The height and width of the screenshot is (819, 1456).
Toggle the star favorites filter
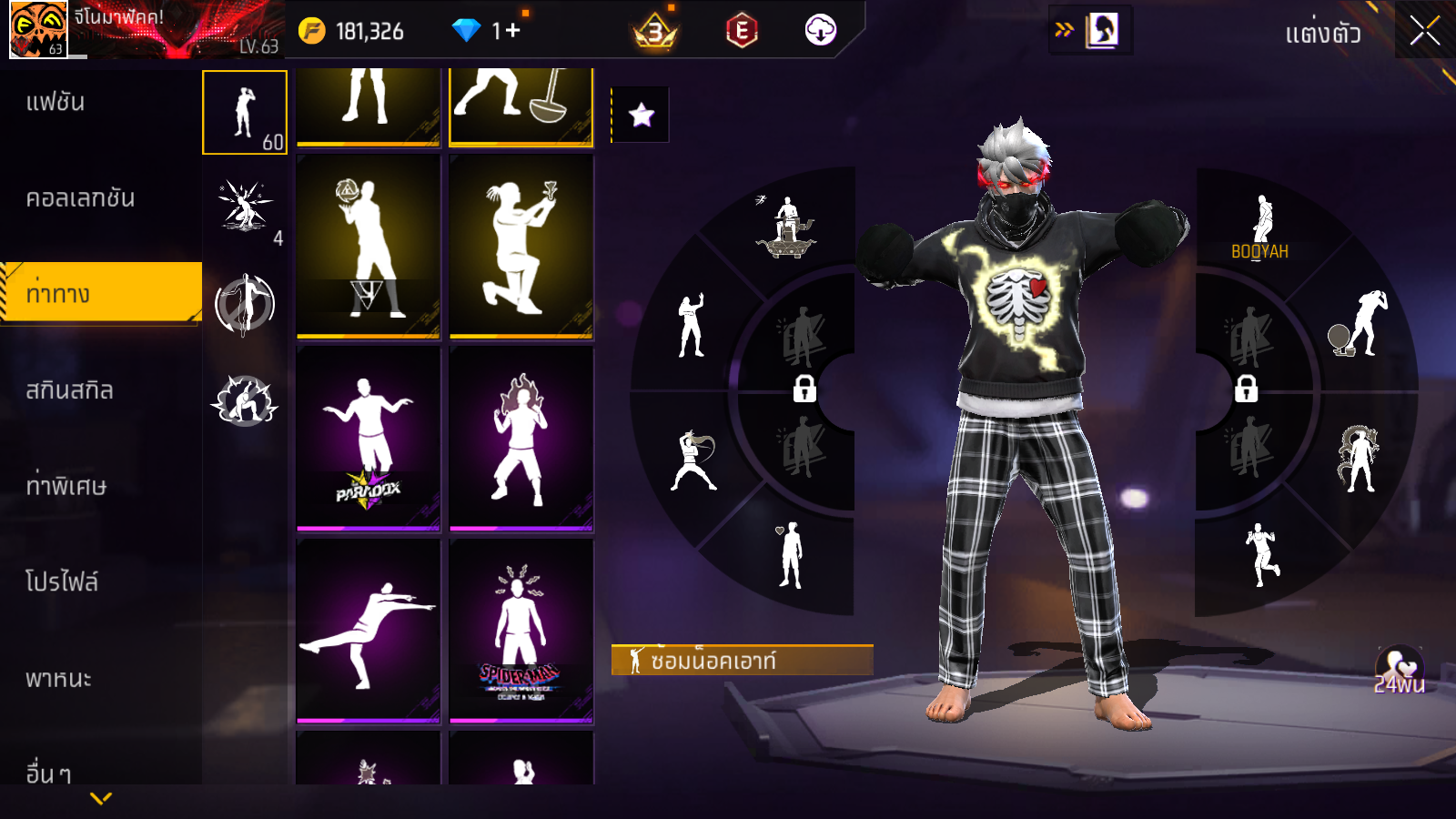click(641, 115)
